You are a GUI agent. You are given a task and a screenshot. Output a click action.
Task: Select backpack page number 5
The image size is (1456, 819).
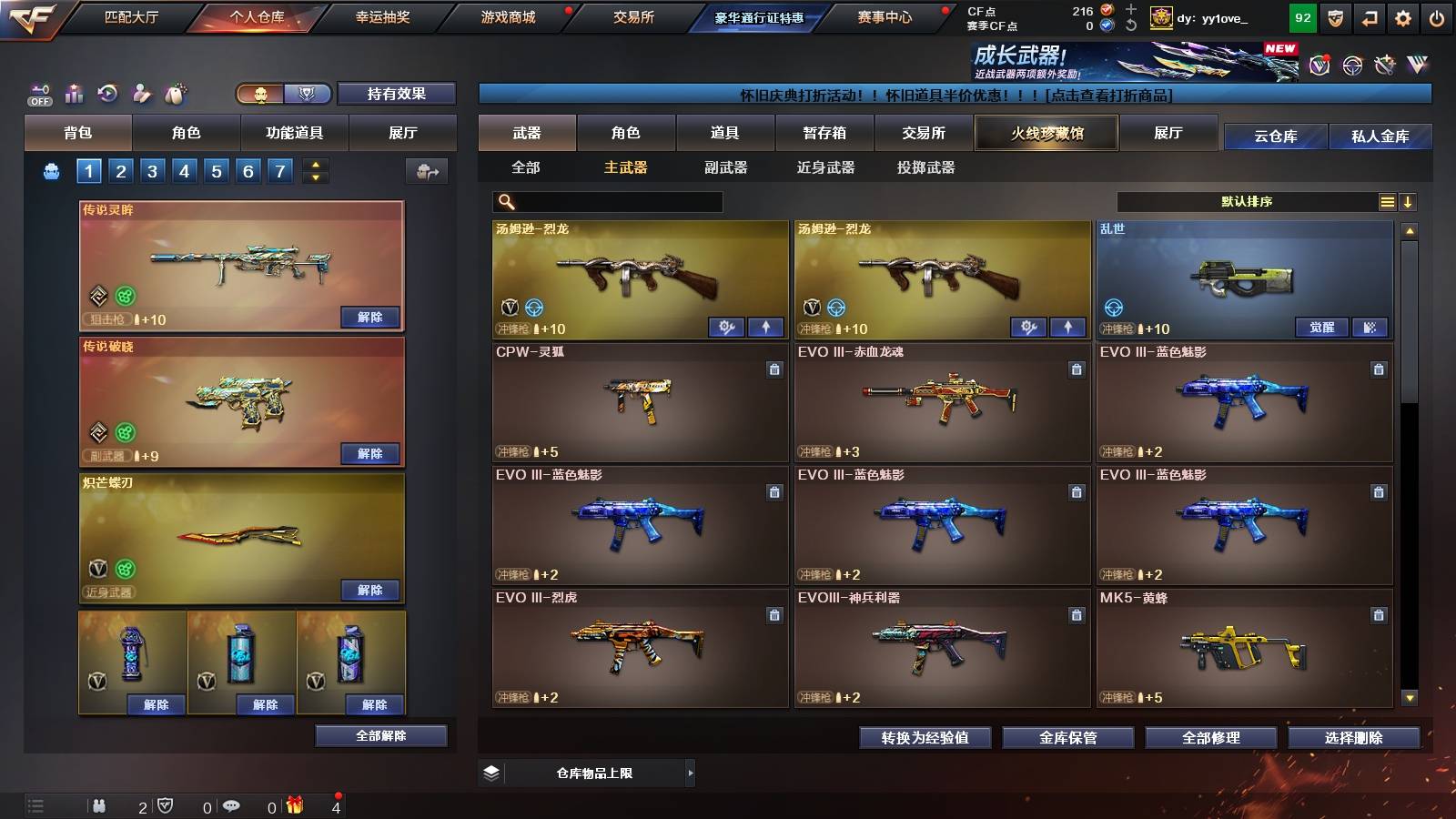[x=215, y=169]
